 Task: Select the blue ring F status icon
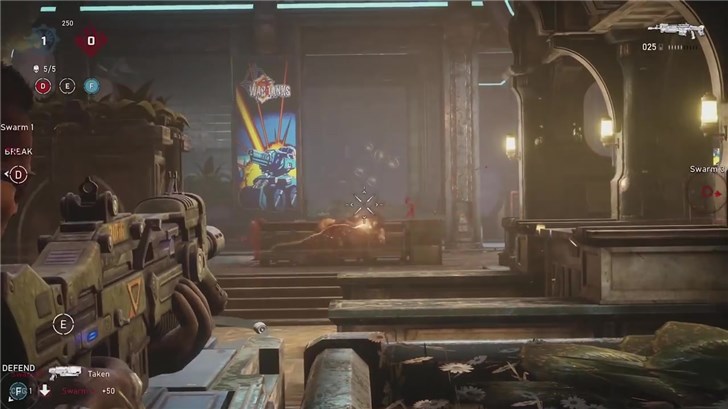coord(91,86)
